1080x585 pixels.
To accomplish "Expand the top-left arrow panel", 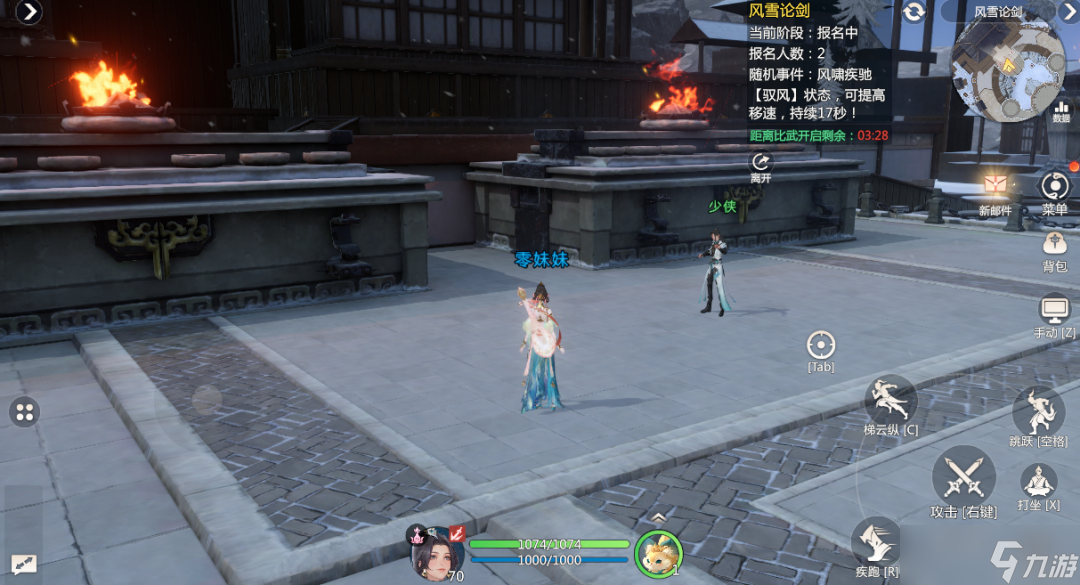I will (x=30, y=12).
